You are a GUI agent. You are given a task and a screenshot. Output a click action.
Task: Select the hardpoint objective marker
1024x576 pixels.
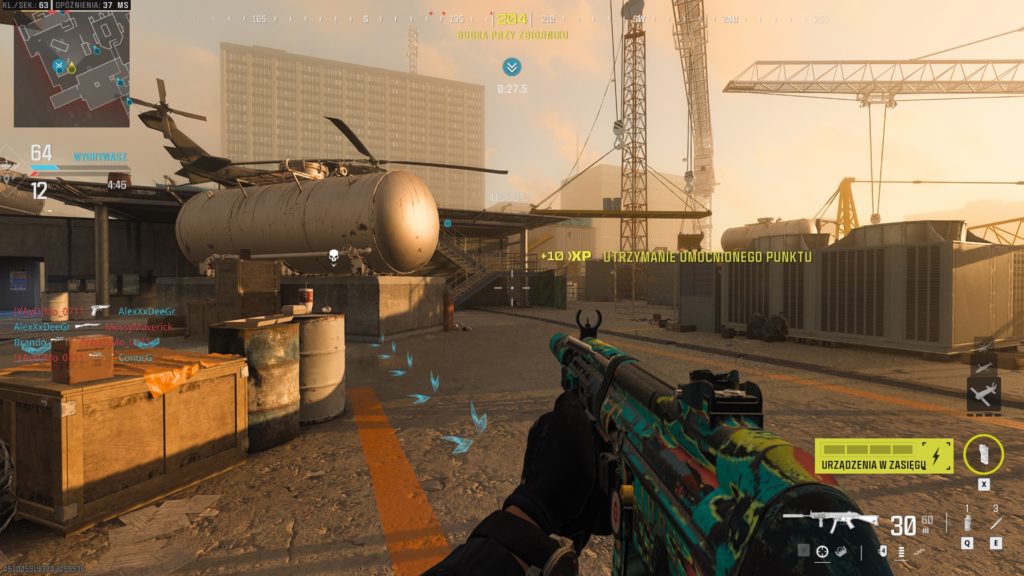pyautogui.click(x=512, y=67)
